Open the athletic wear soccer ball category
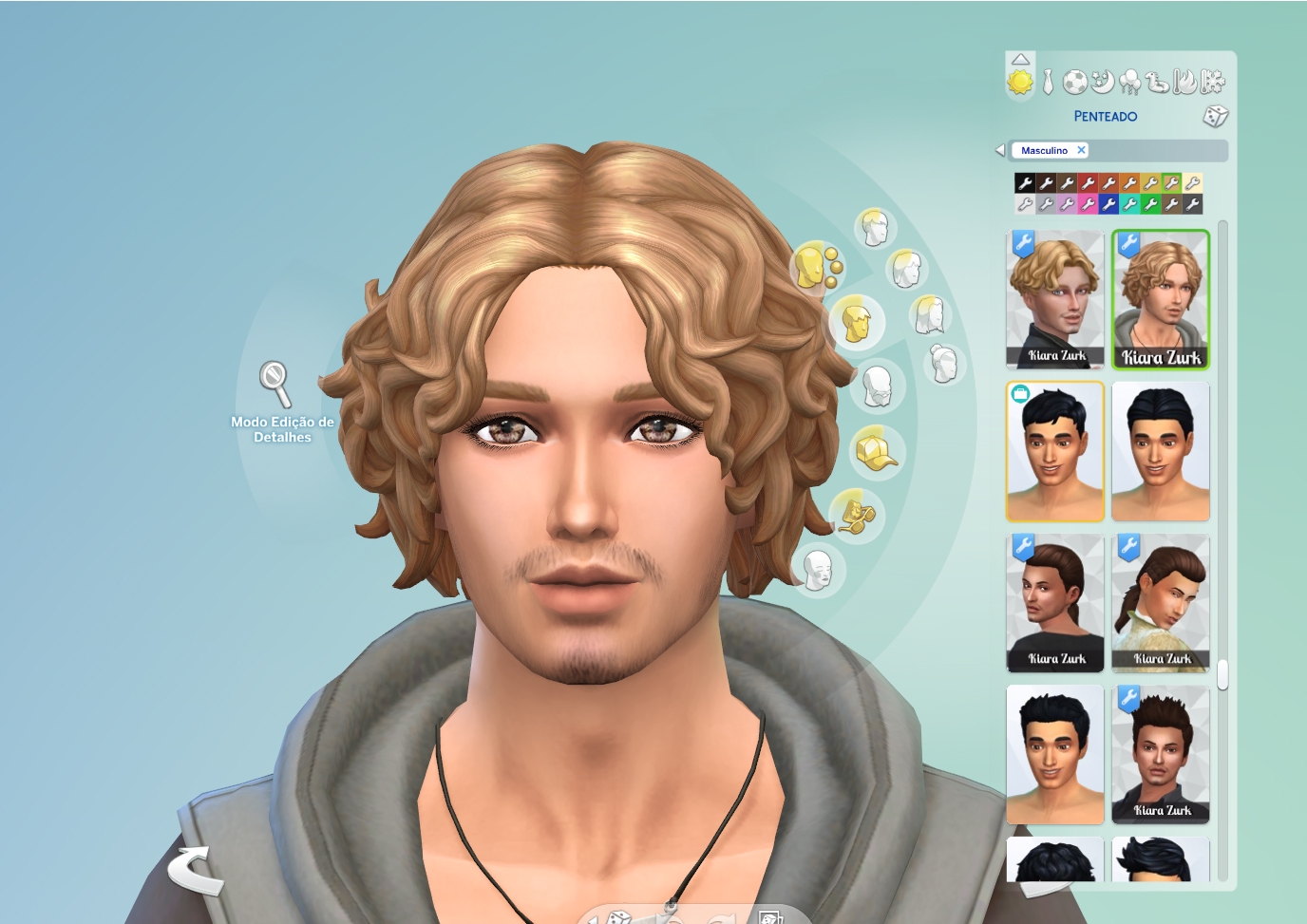The width and height of the screenshot is (1307, 924). pyautogui.click(x=1073, y=82)
